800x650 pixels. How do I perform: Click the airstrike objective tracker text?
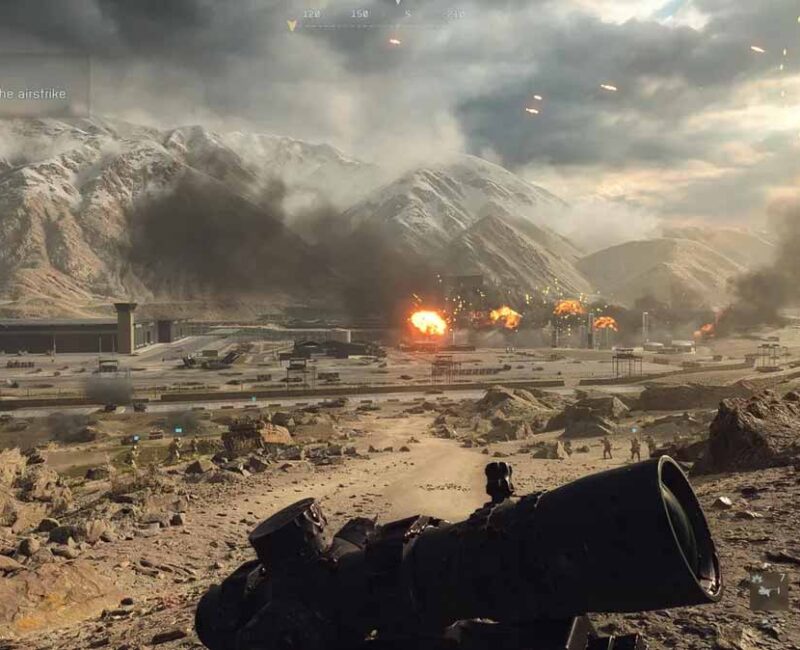33,94
